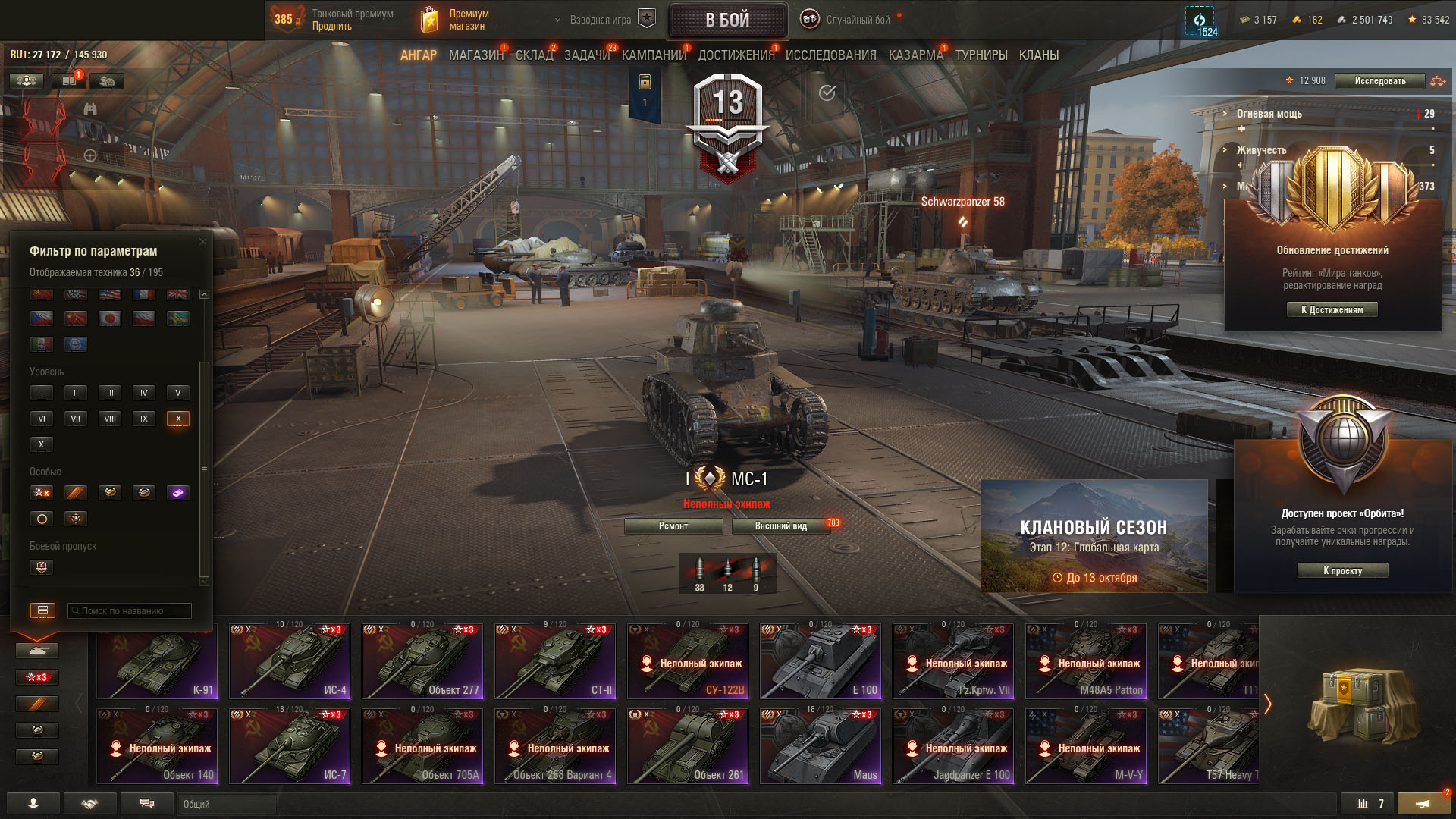Open the К проекту Orbita button
The image size is (1456, 819).
(1342, 570)
